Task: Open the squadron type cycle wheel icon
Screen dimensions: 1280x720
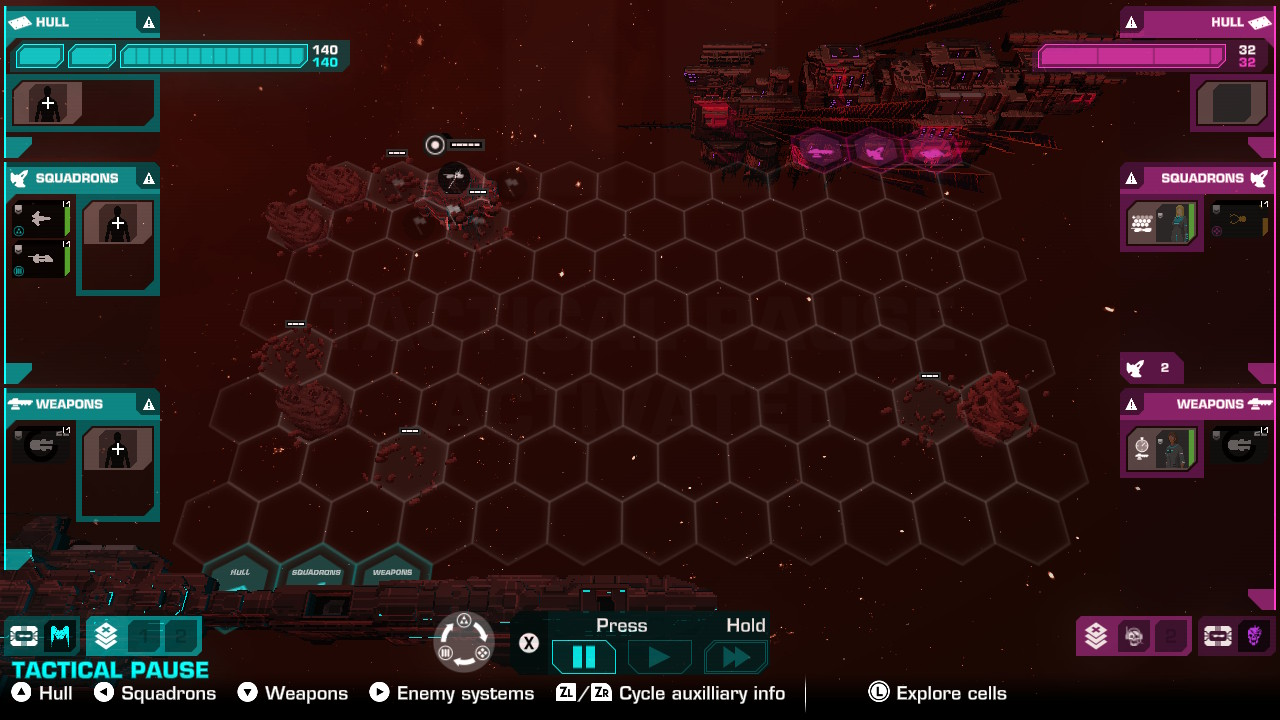Action: tap(465, 641)
